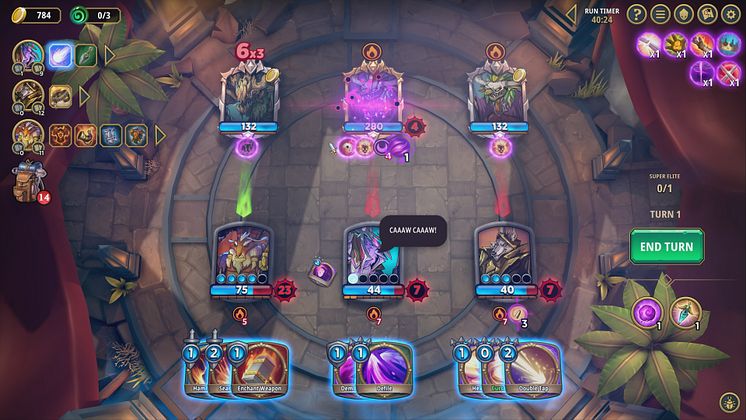This screenshot has height=420, width=746.
Task: Open the settings gear
Action: pyautogui.click(x=732, y=14)
